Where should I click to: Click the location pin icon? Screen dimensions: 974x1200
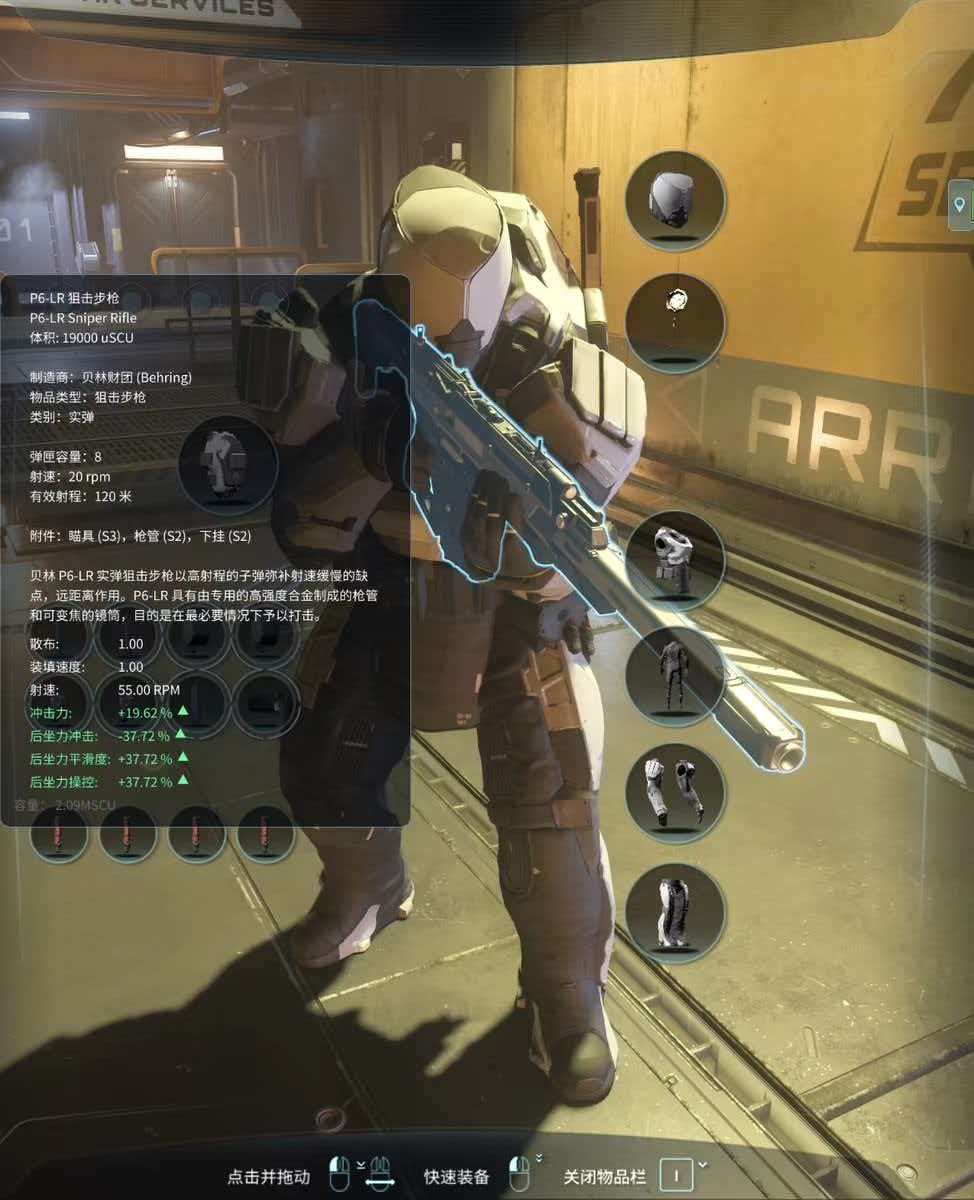[961, 204]
